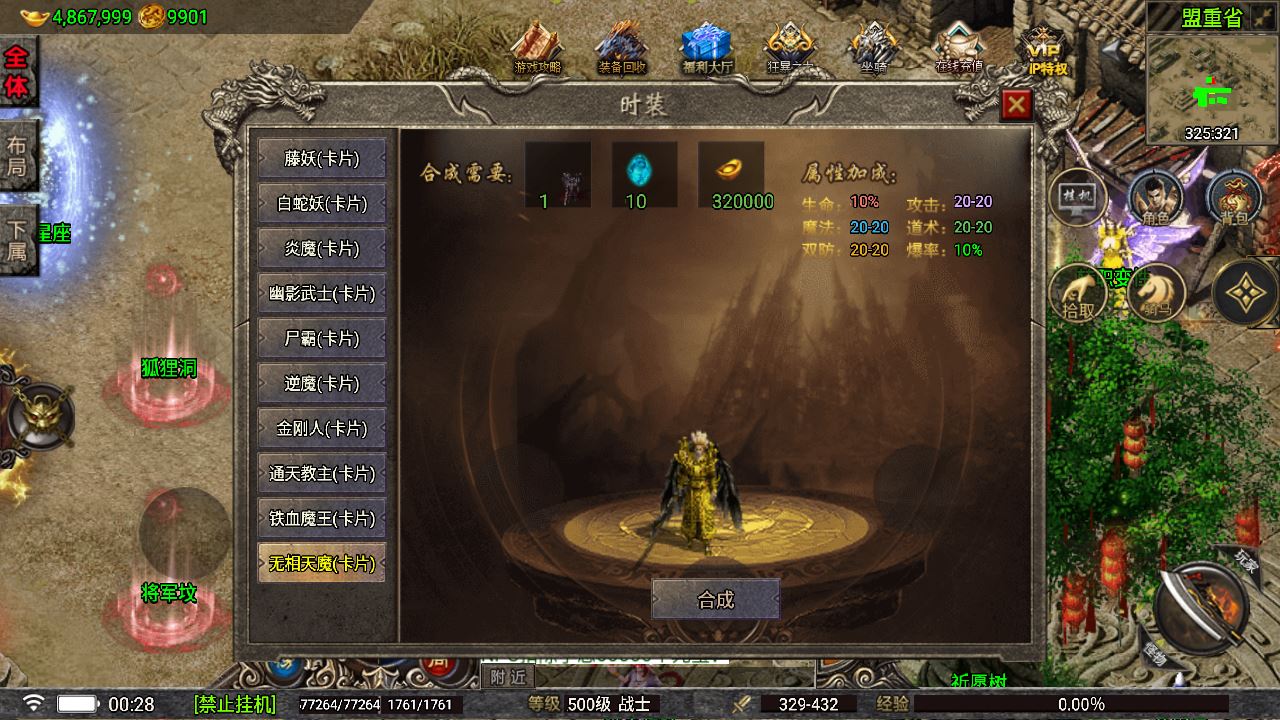Close the 时装 costume window
1280x720 pixels.
pyautogui.click(x=1016, y=104)
